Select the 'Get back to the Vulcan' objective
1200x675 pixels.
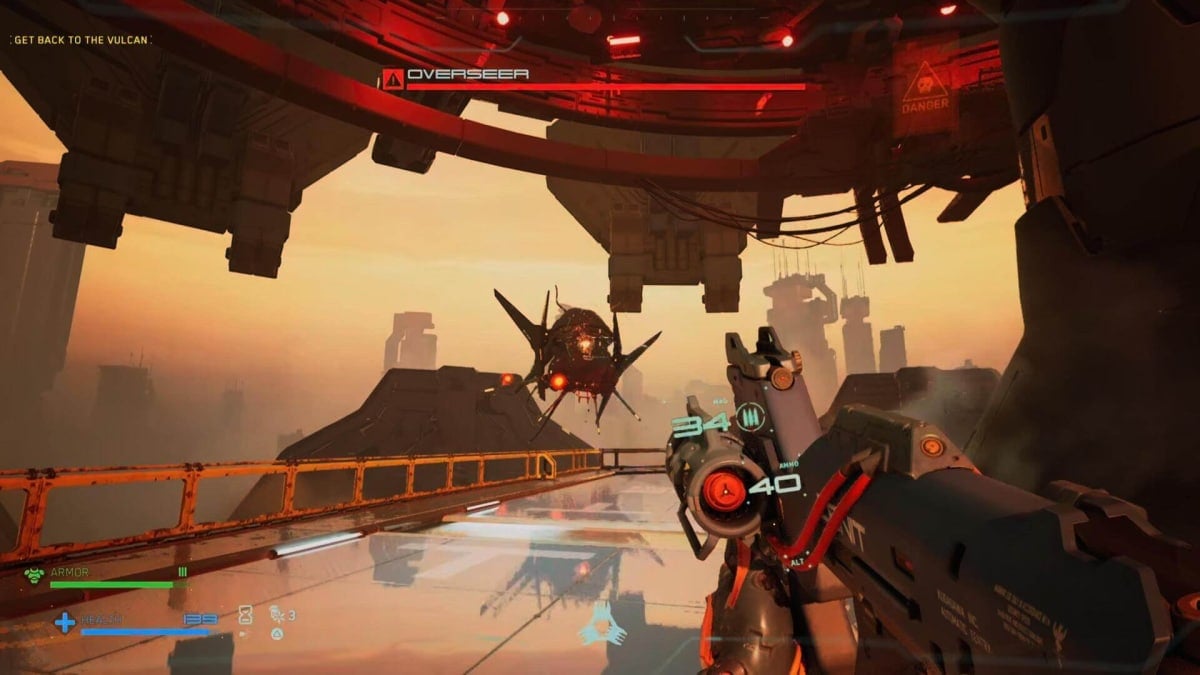pyautogui.click(x=82, y=40)
